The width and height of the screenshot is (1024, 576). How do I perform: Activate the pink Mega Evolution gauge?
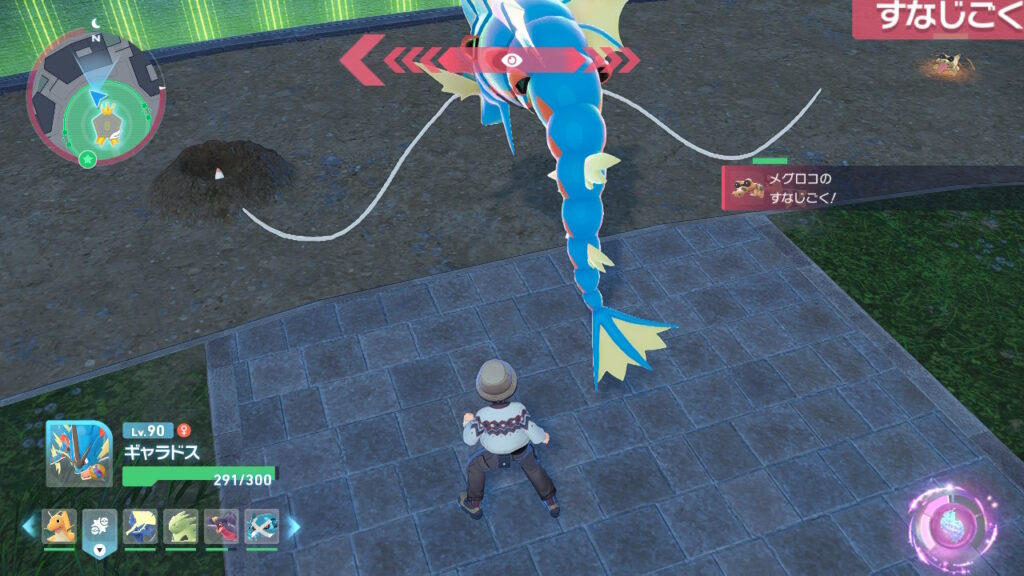(950, 523)
